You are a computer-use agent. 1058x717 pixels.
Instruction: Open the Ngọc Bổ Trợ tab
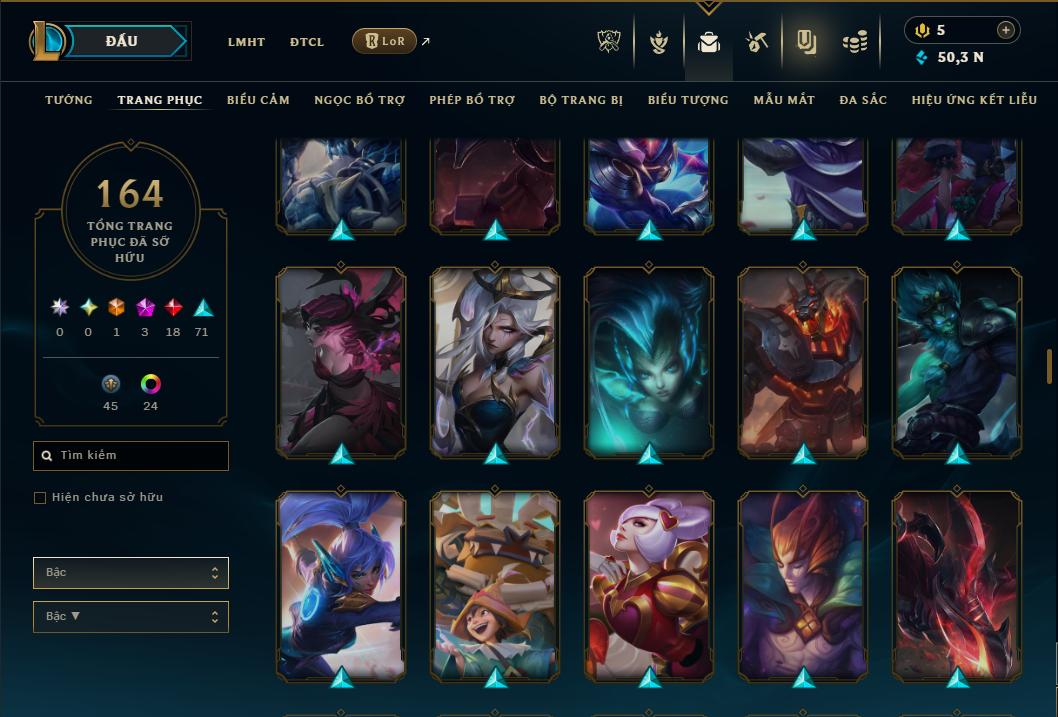pos(359,100)
